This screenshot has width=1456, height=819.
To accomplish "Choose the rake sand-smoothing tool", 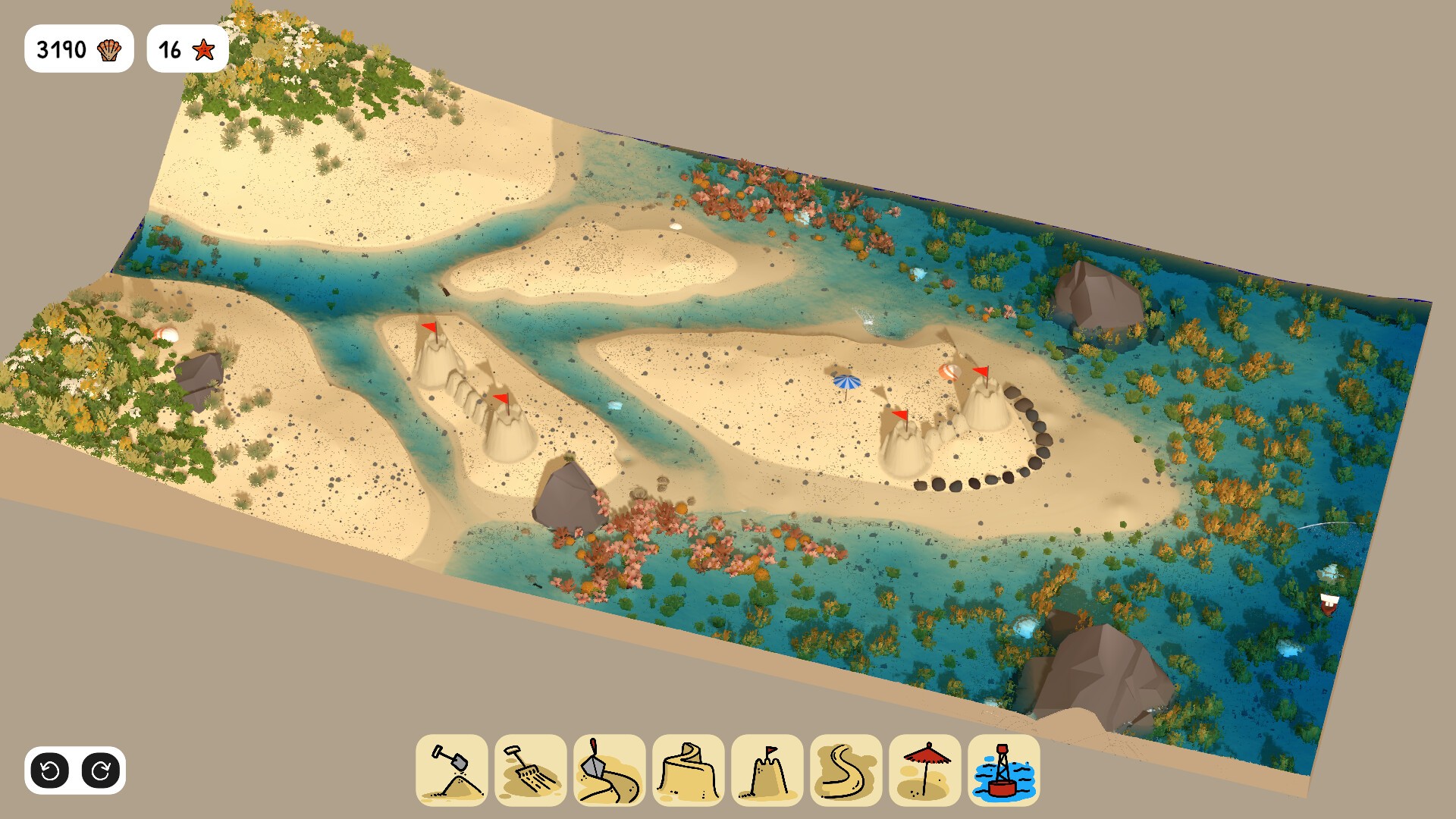I will pos(531,770).
